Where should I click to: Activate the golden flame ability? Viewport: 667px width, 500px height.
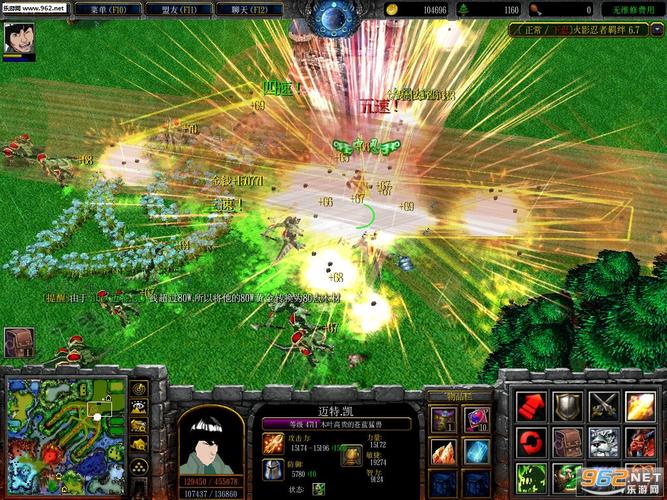click(639, 405)
